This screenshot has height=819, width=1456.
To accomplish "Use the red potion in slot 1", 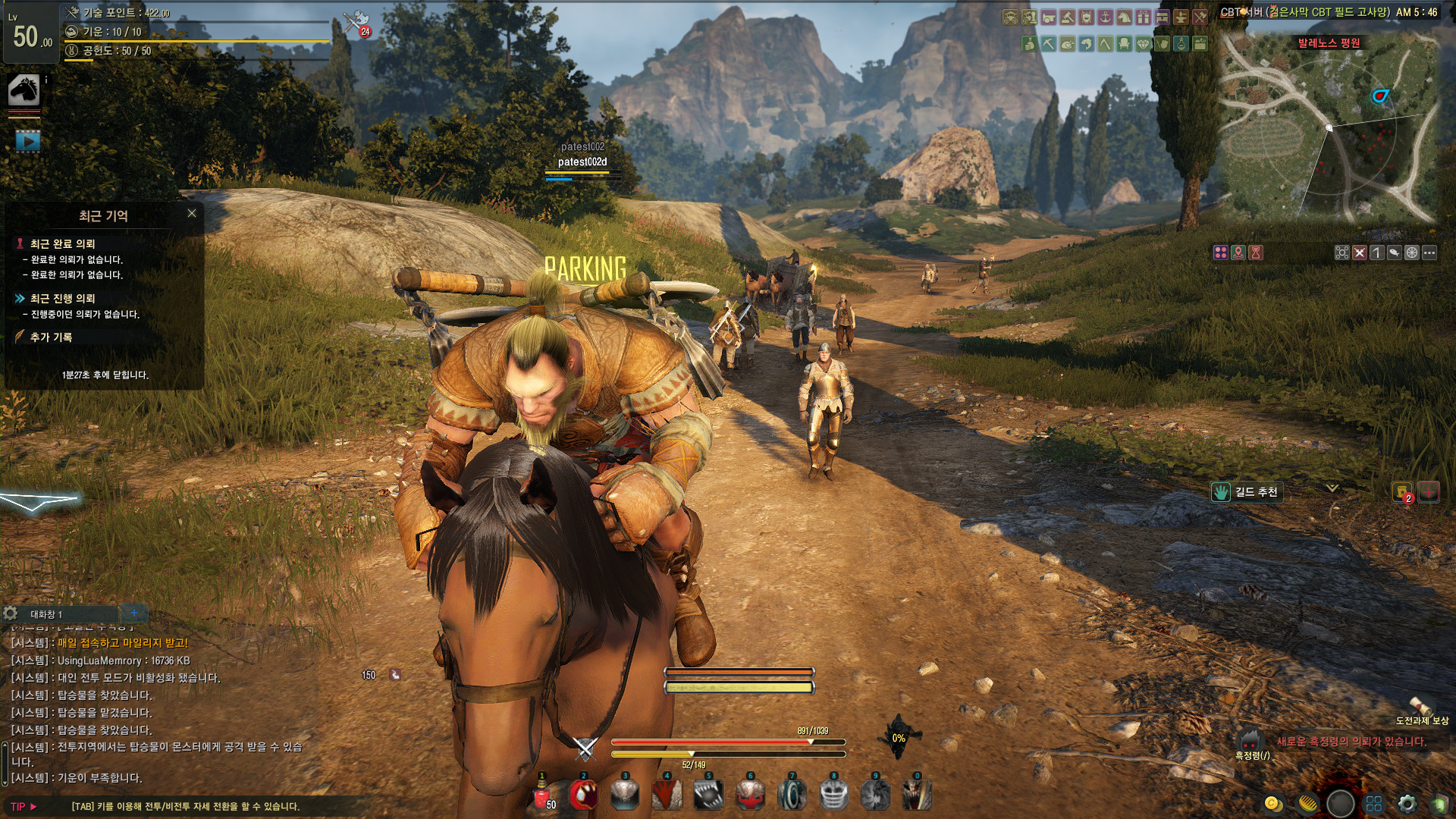I will 542,795.
